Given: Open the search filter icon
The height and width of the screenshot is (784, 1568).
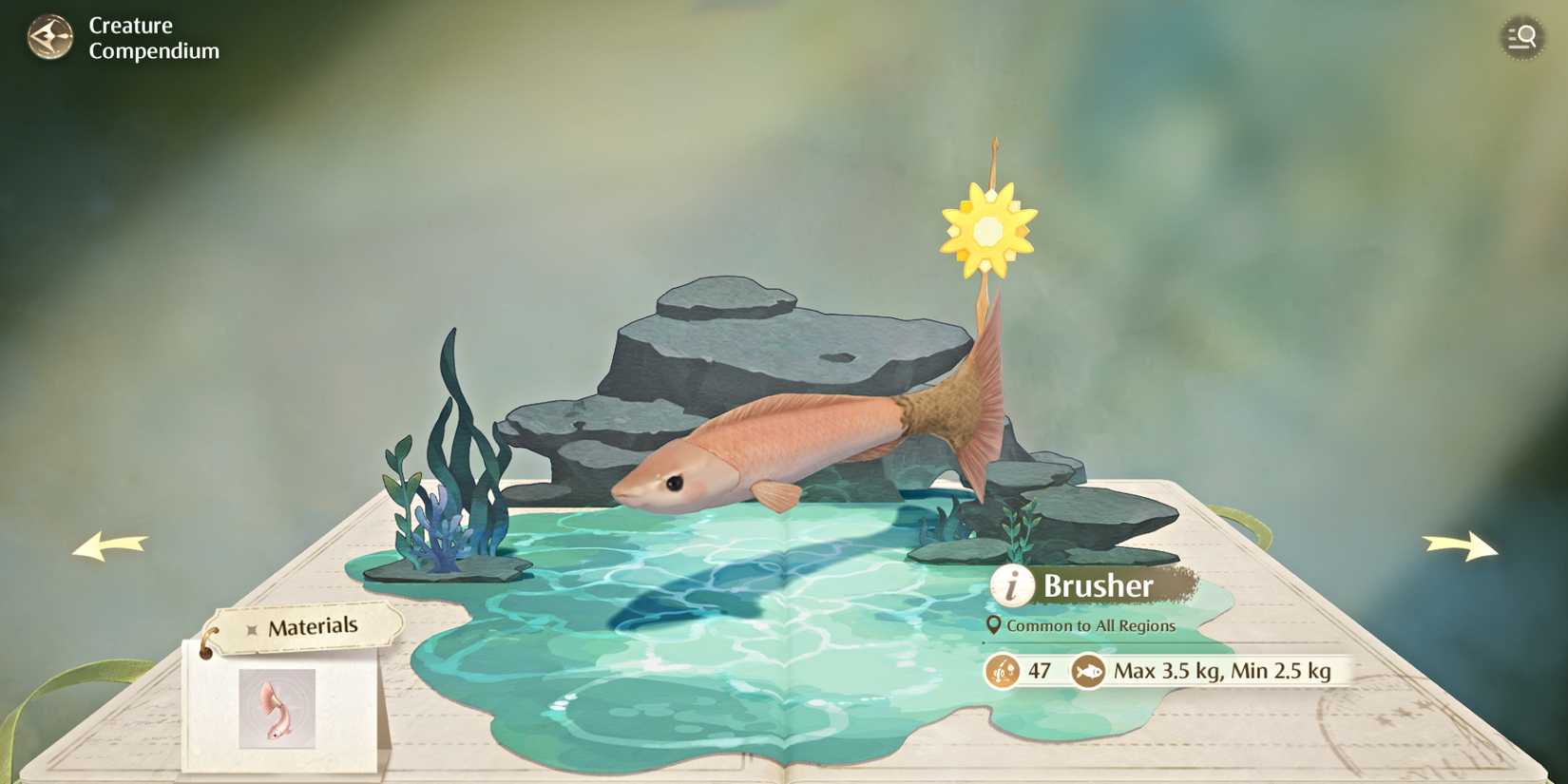Looking at the screenshot, I should (1521, 38).
